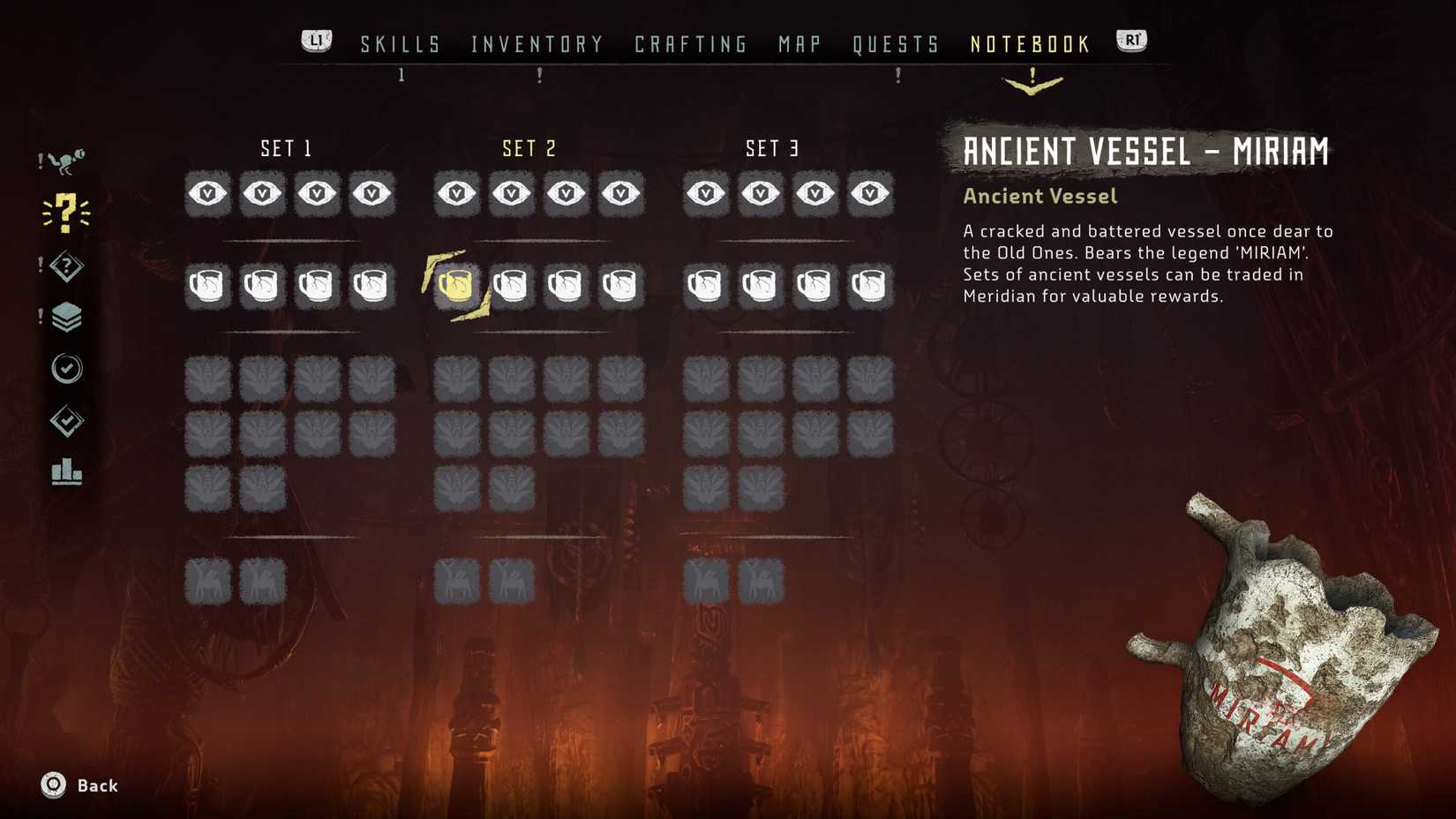The image size is (1456, 819).
Task: Open the completed quests checkmark circle icon
Action: [69, 369]
